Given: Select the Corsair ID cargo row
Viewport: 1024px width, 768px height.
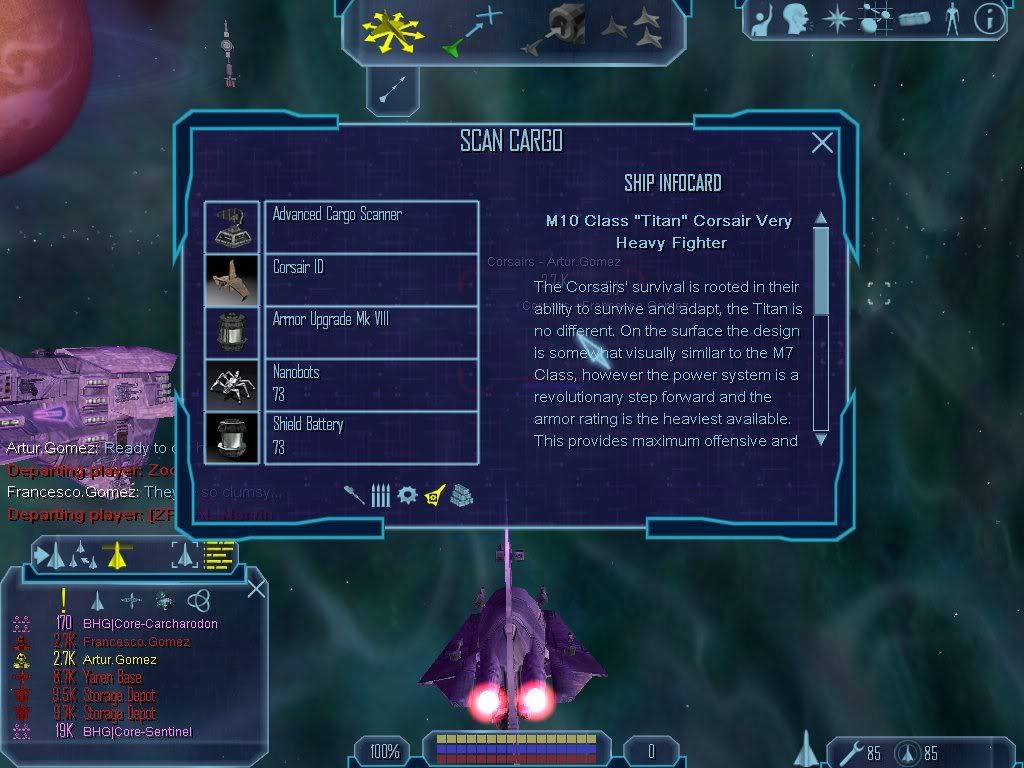Looking at the screenshot, I should coord(371,279).
